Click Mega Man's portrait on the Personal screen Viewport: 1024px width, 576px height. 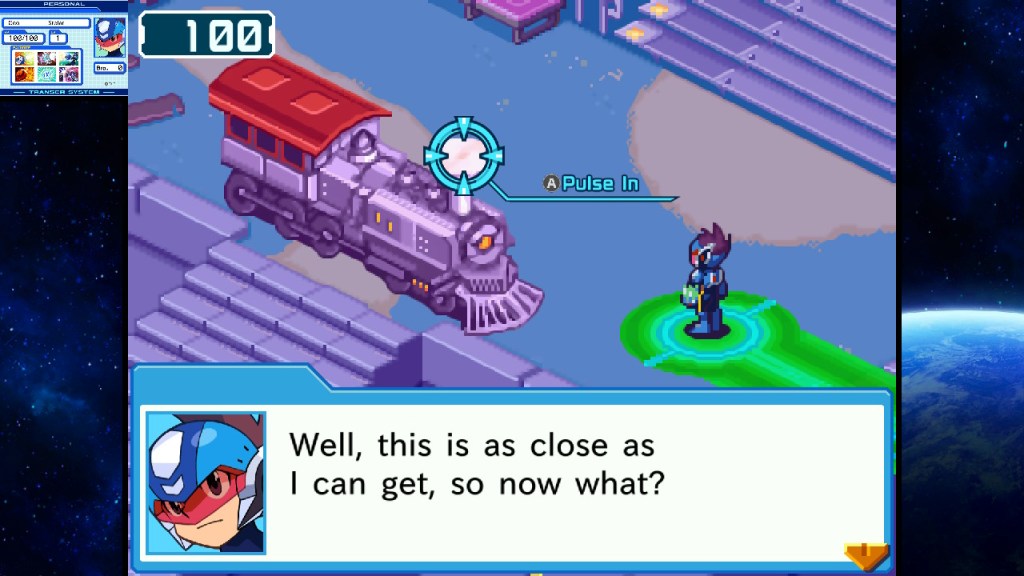[109, 38]
